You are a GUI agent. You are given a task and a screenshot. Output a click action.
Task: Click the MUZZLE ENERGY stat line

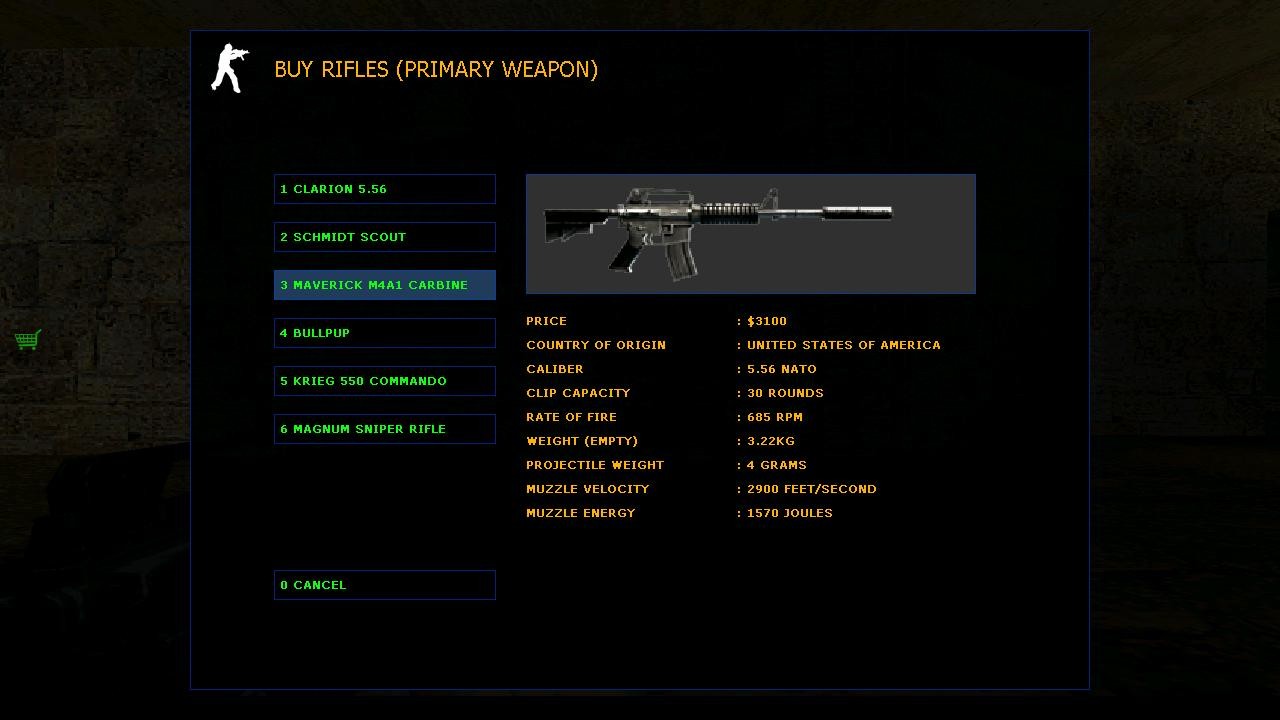pos(580,513)
